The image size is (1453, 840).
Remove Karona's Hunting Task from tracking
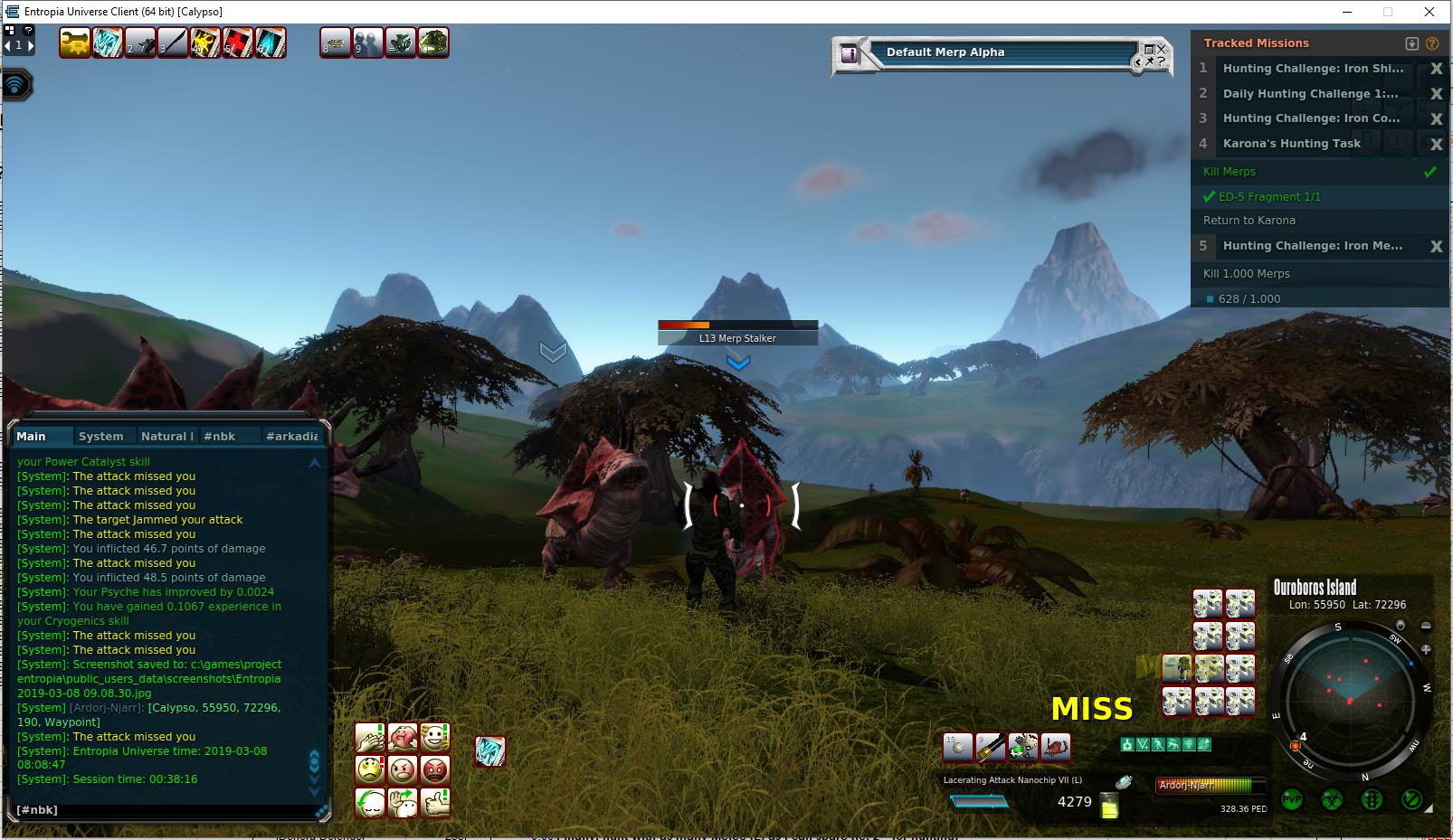pos(1436,144)
